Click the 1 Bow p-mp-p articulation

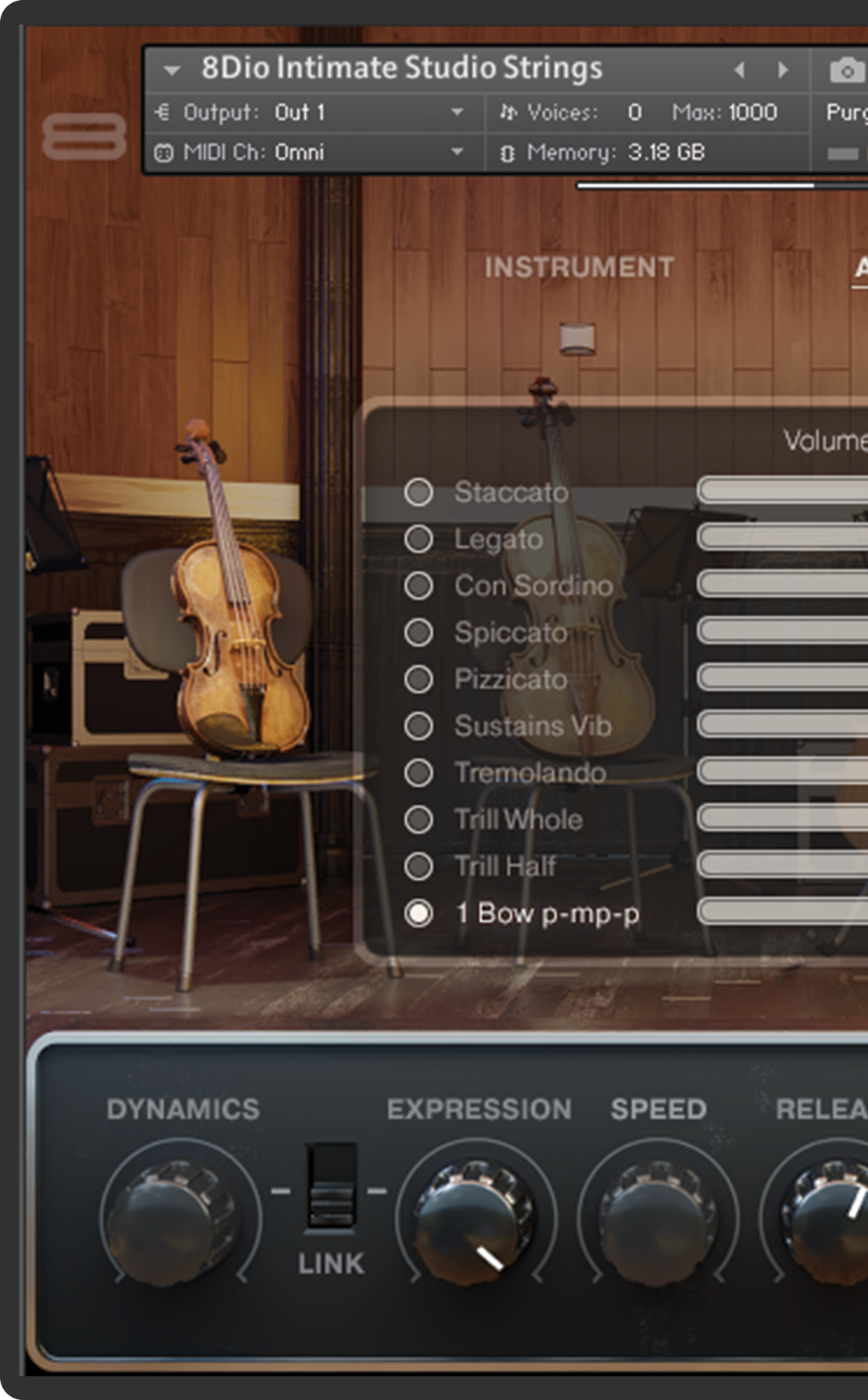pos(418,913)
